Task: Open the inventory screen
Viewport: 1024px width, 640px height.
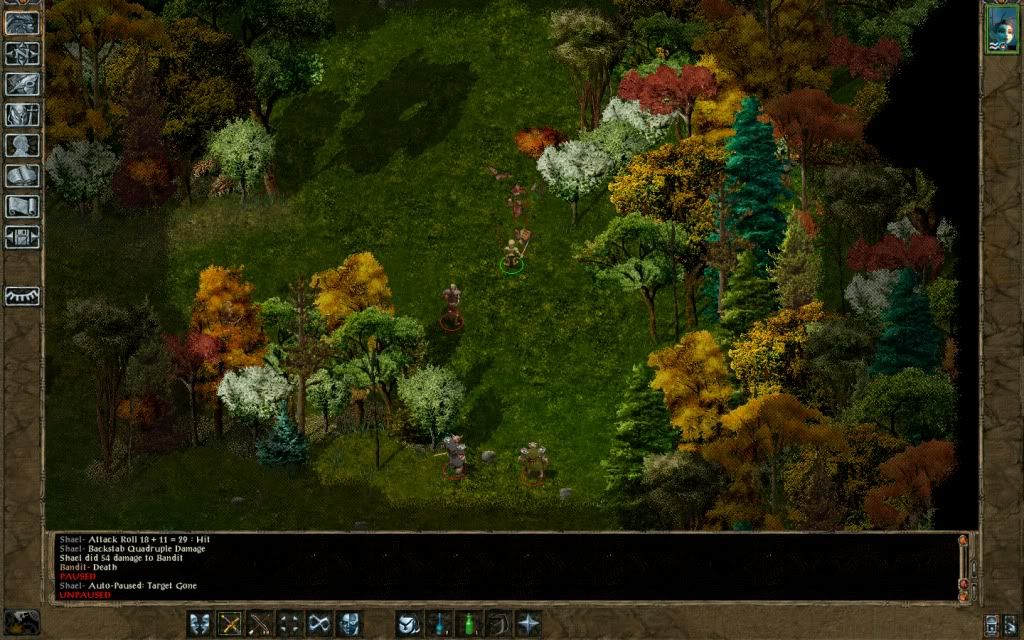Action: (22, 115)
